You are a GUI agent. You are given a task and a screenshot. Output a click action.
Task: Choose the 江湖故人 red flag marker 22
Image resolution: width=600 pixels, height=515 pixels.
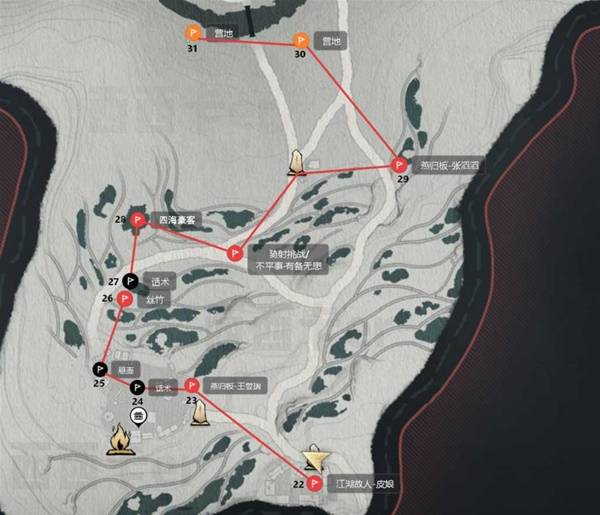[316, 483]
